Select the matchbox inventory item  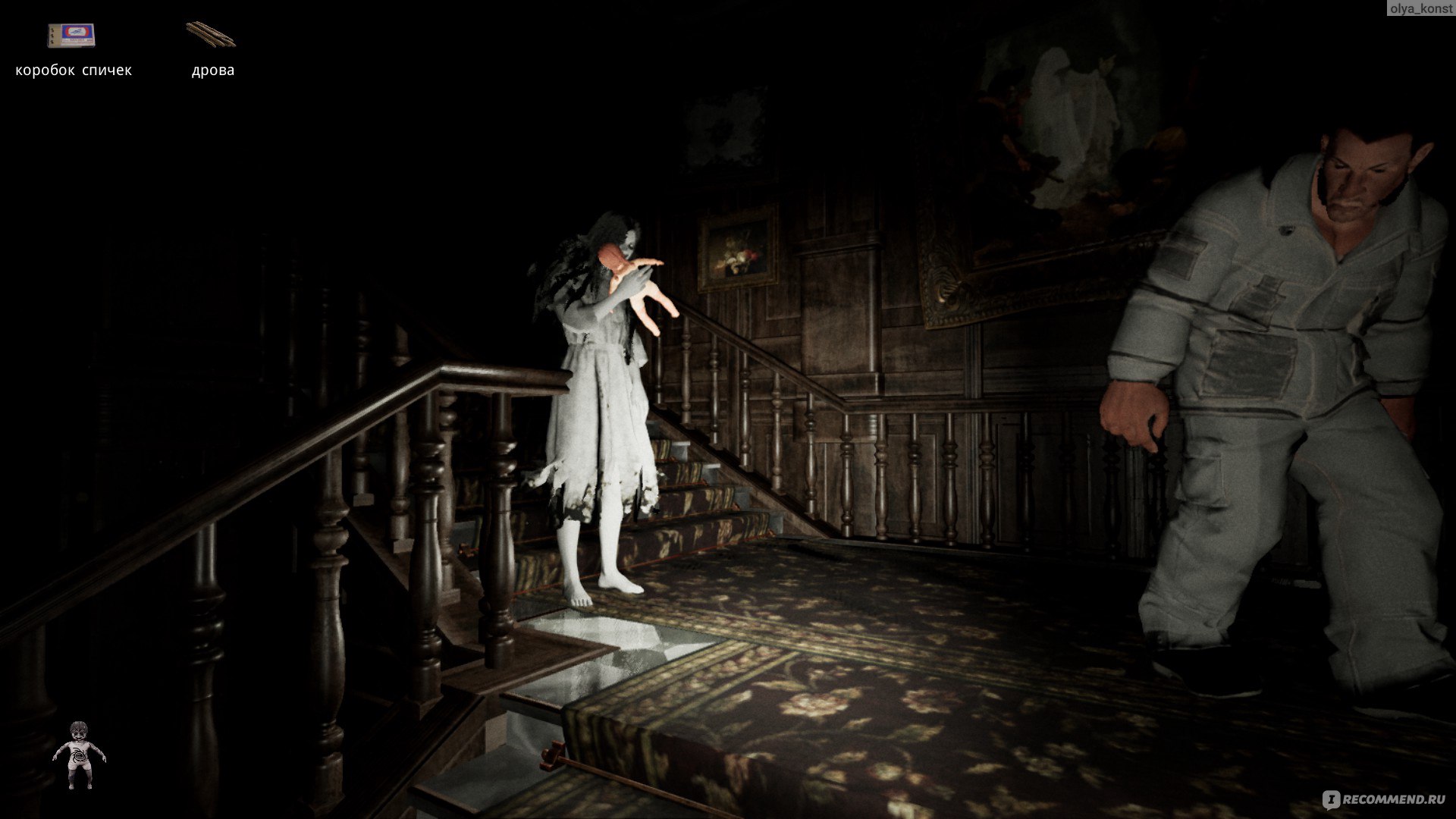click(x=71, y=36)
